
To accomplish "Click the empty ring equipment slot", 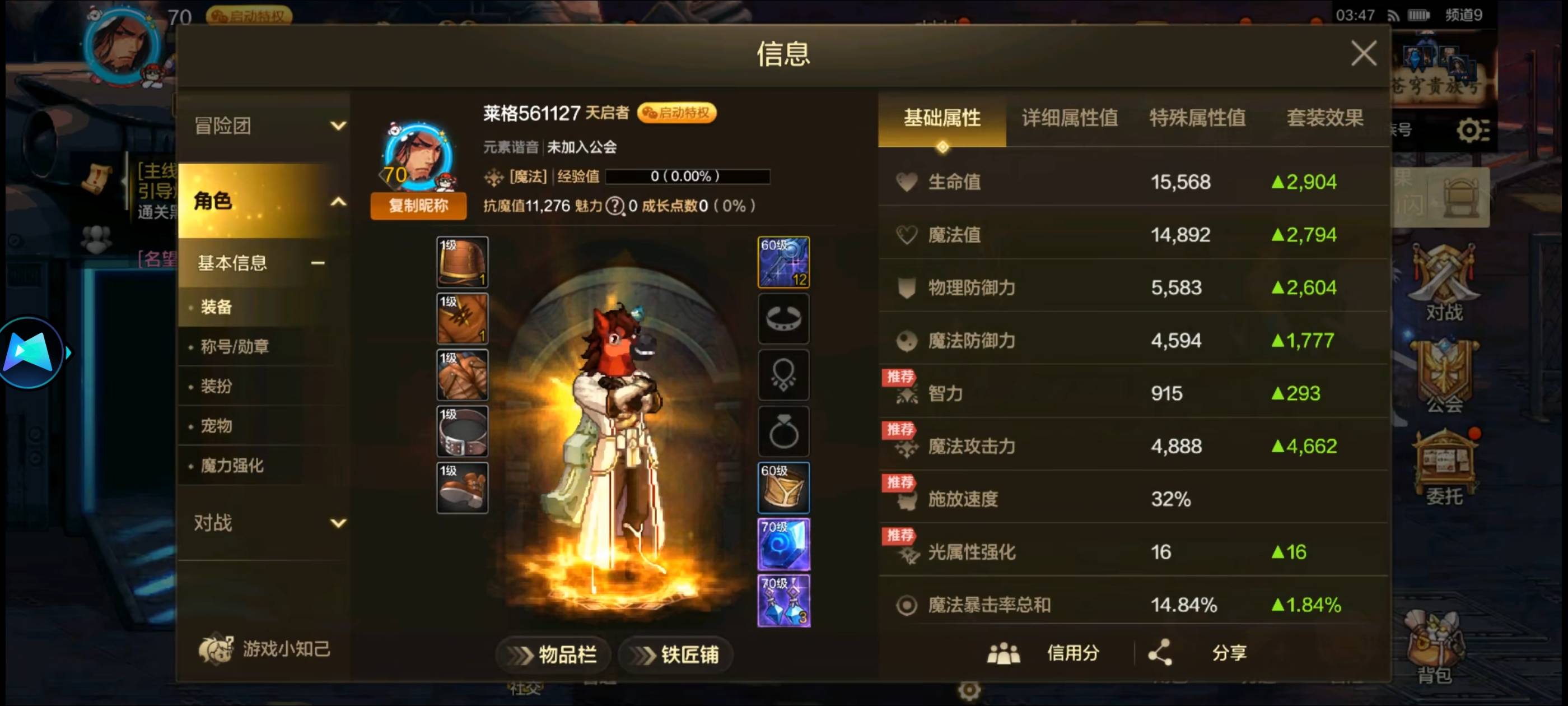I will [785, 431].
